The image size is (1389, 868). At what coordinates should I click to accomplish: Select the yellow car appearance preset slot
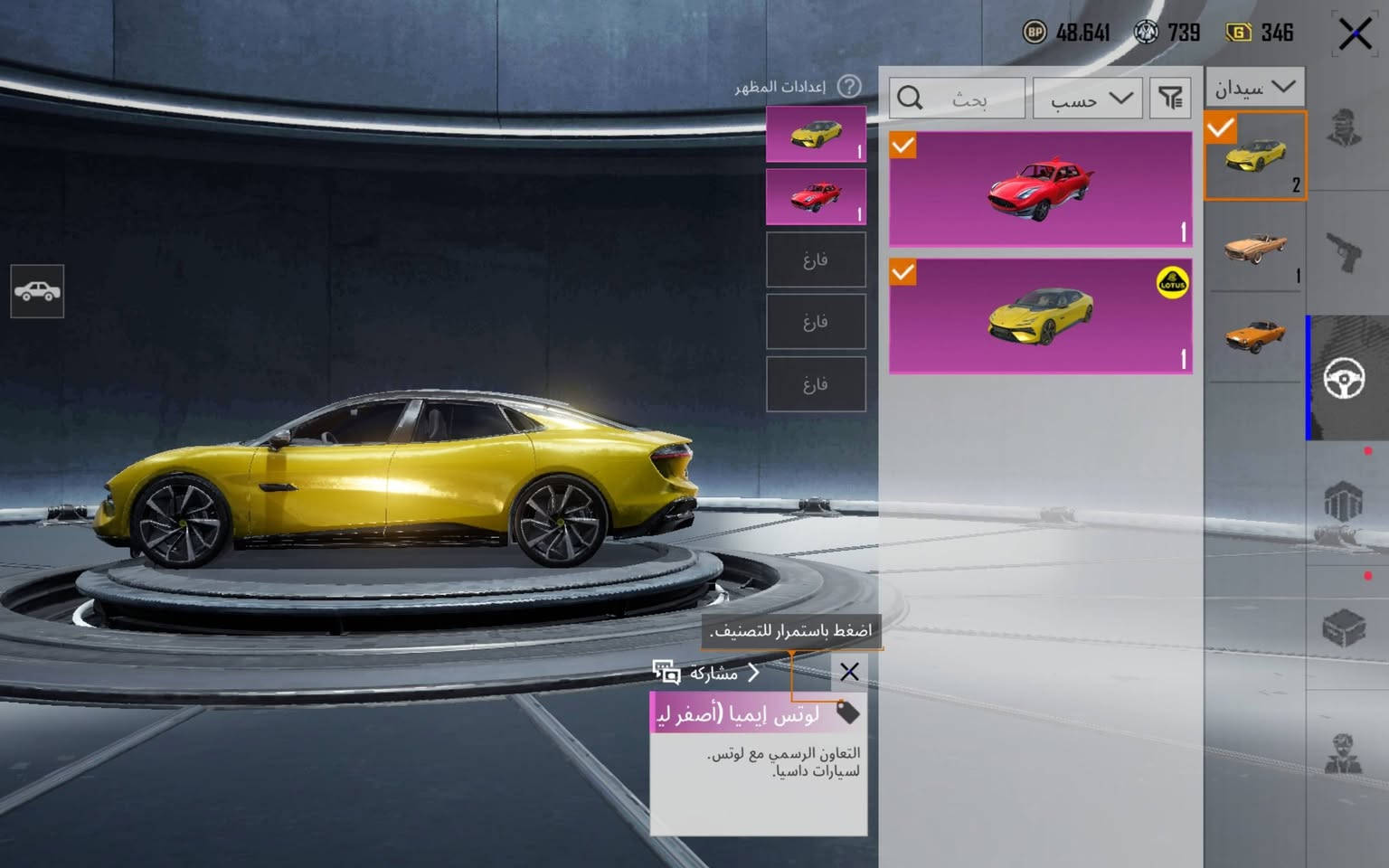click(x=816, y=134)
